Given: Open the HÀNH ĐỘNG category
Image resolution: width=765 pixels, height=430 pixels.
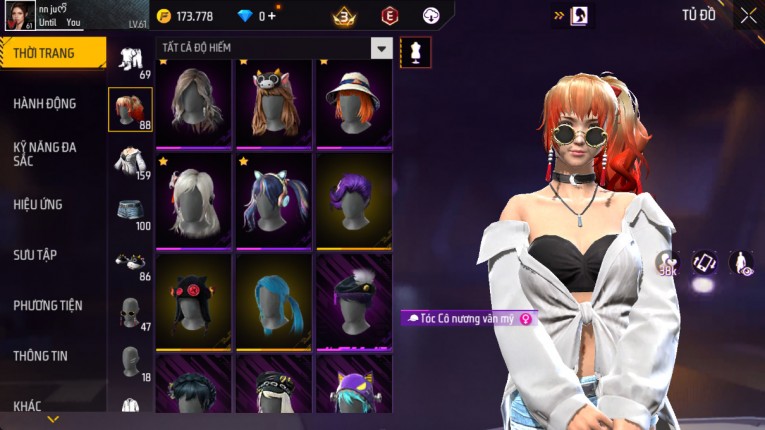Looking at the screenshot, I should (x=45, y=103).
